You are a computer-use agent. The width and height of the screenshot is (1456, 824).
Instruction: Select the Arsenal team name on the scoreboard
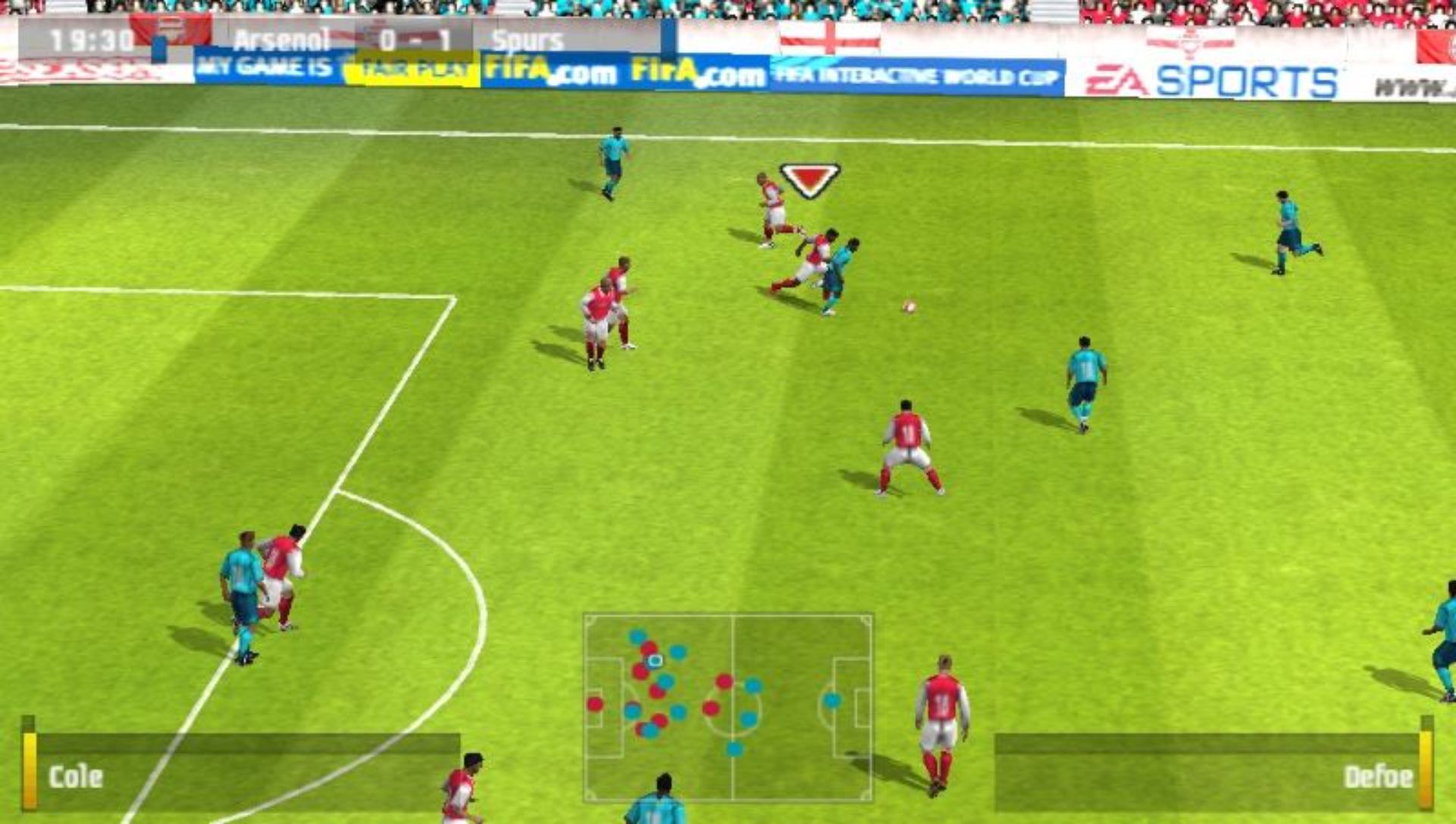[x=281, y=38]
